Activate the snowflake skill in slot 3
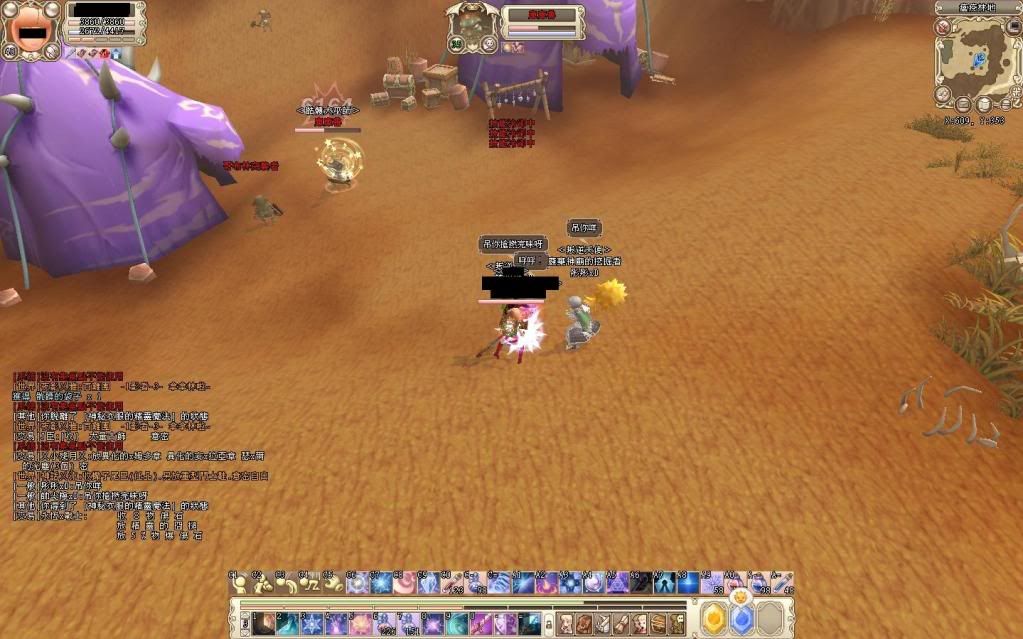 pos(312,624)
